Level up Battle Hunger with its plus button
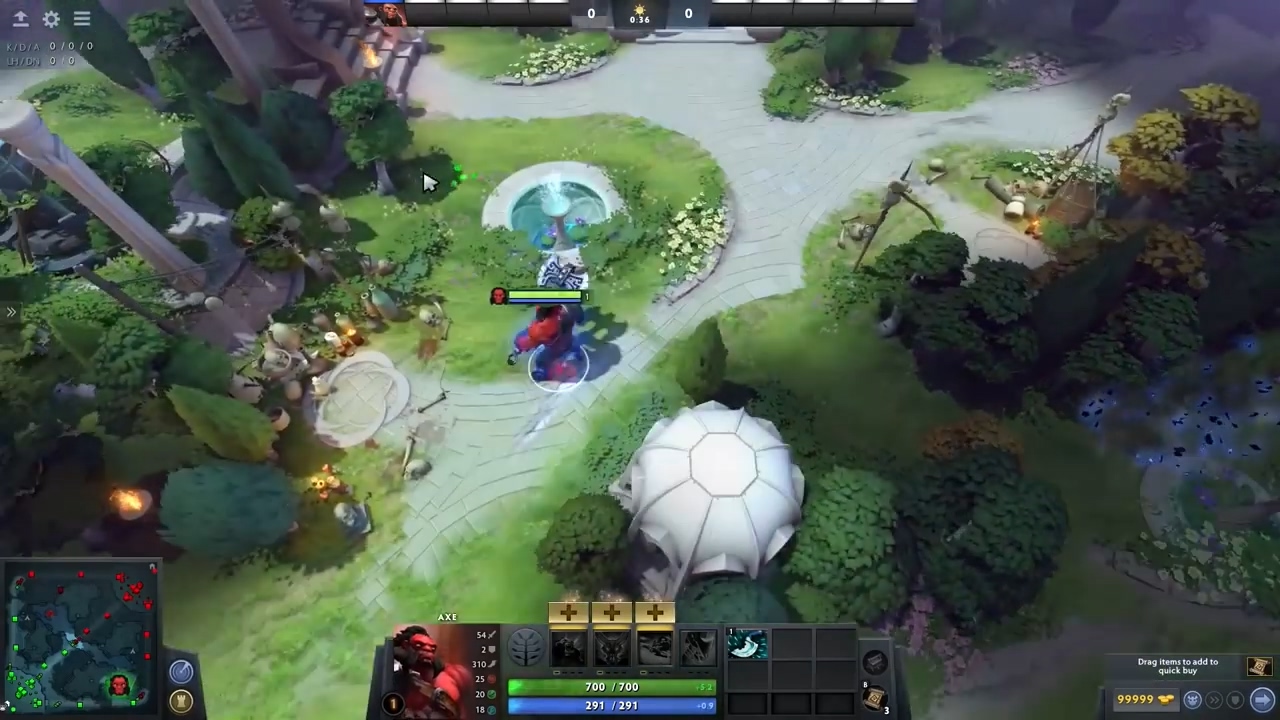Viewport: 1280px width, 720px height. (611, 611)
